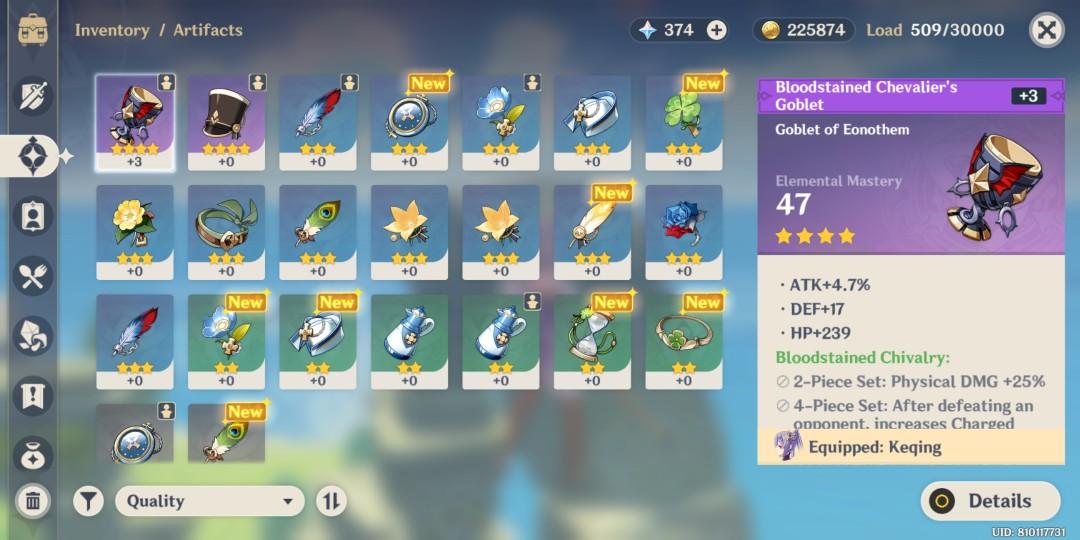Viewport: 1080px width, 540px height.
Task: Open the artifact filter
Action: point(88,501)
